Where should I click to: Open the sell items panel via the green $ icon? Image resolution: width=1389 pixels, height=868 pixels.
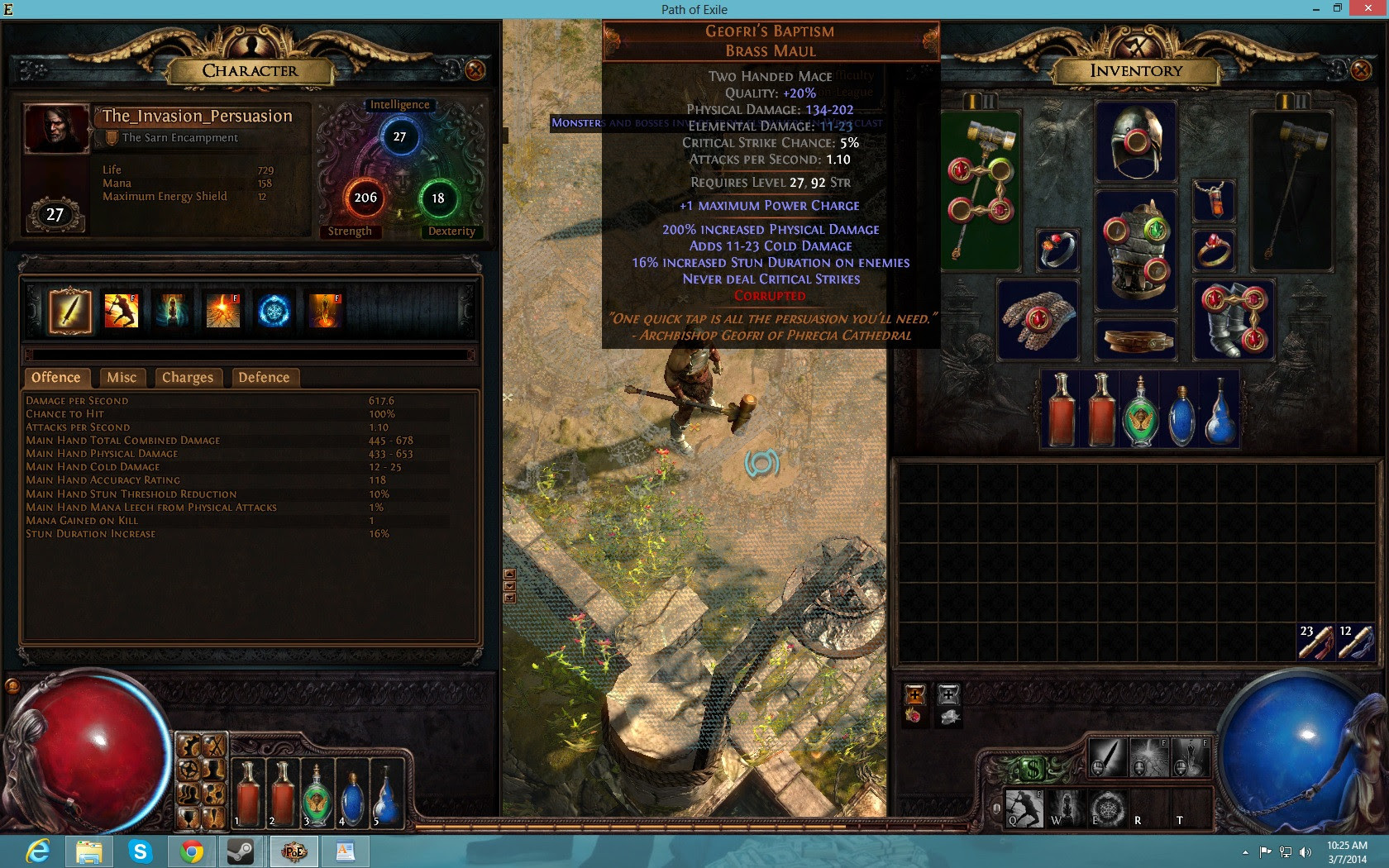(1033, 769)
